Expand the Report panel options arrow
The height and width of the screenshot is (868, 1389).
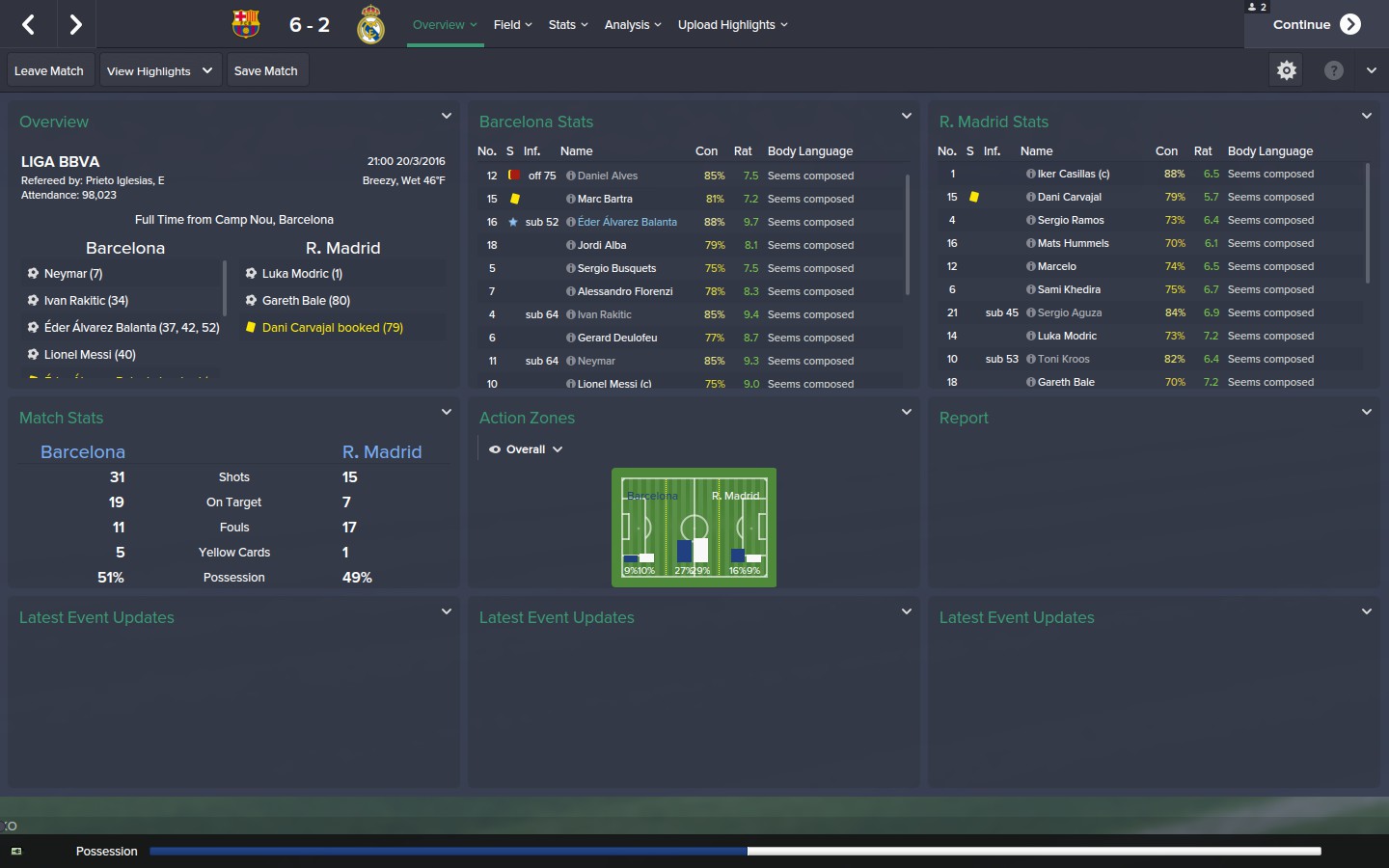coord(1366,412)
